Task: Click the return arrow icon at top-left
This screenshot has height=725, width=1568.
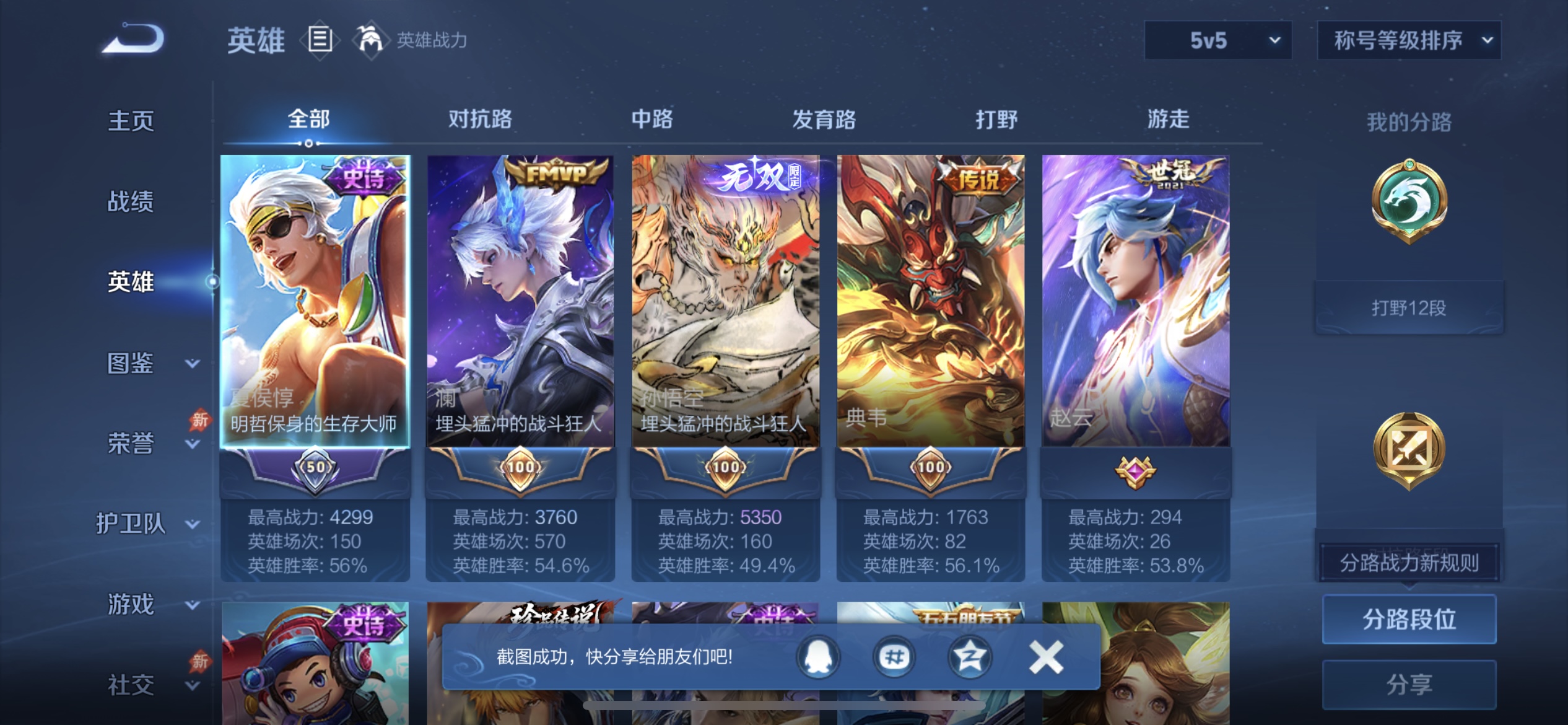Action: pyautogui.click(x=131, y=38)
